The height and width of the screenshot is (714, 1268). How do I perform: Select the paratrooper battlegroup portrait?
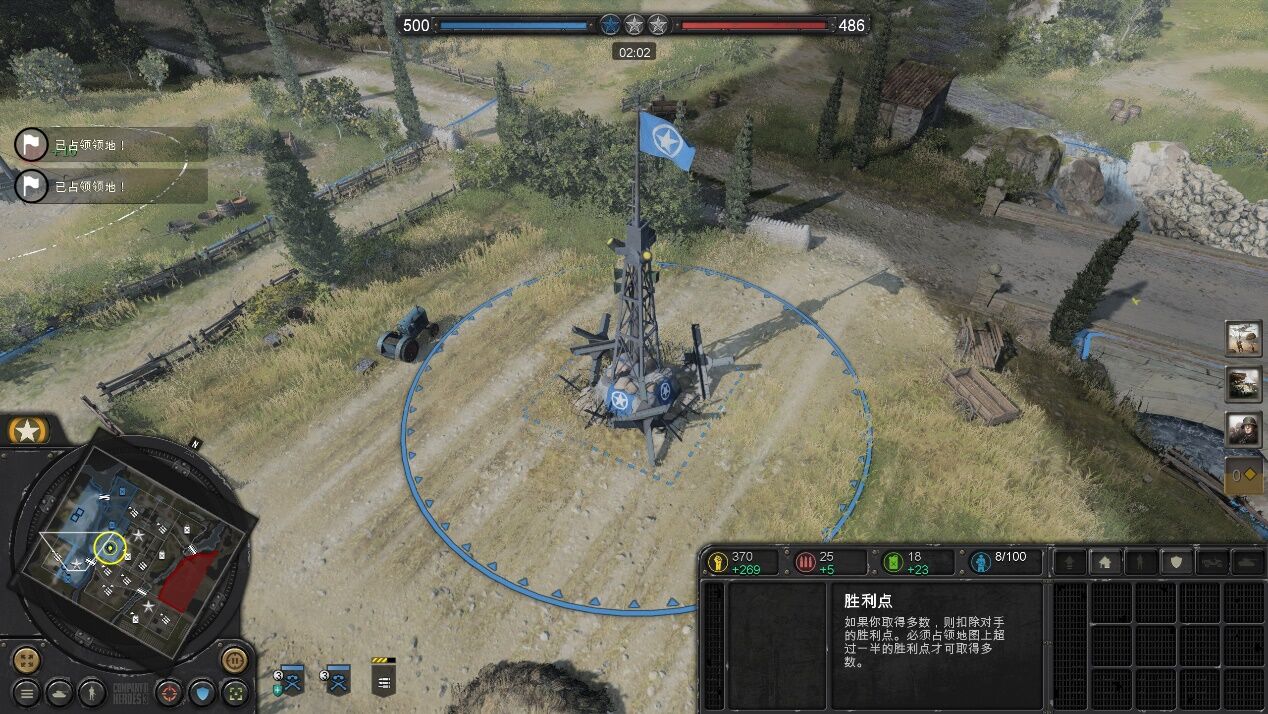point(1244,339)
